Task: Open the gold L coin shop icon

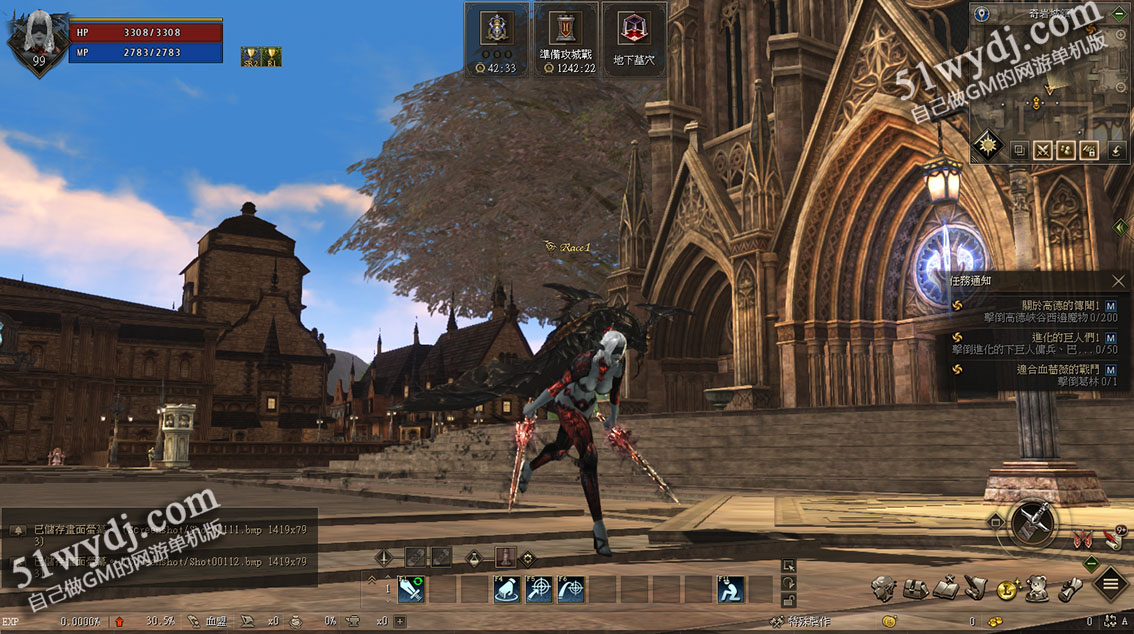Action: click(1007, 589)
